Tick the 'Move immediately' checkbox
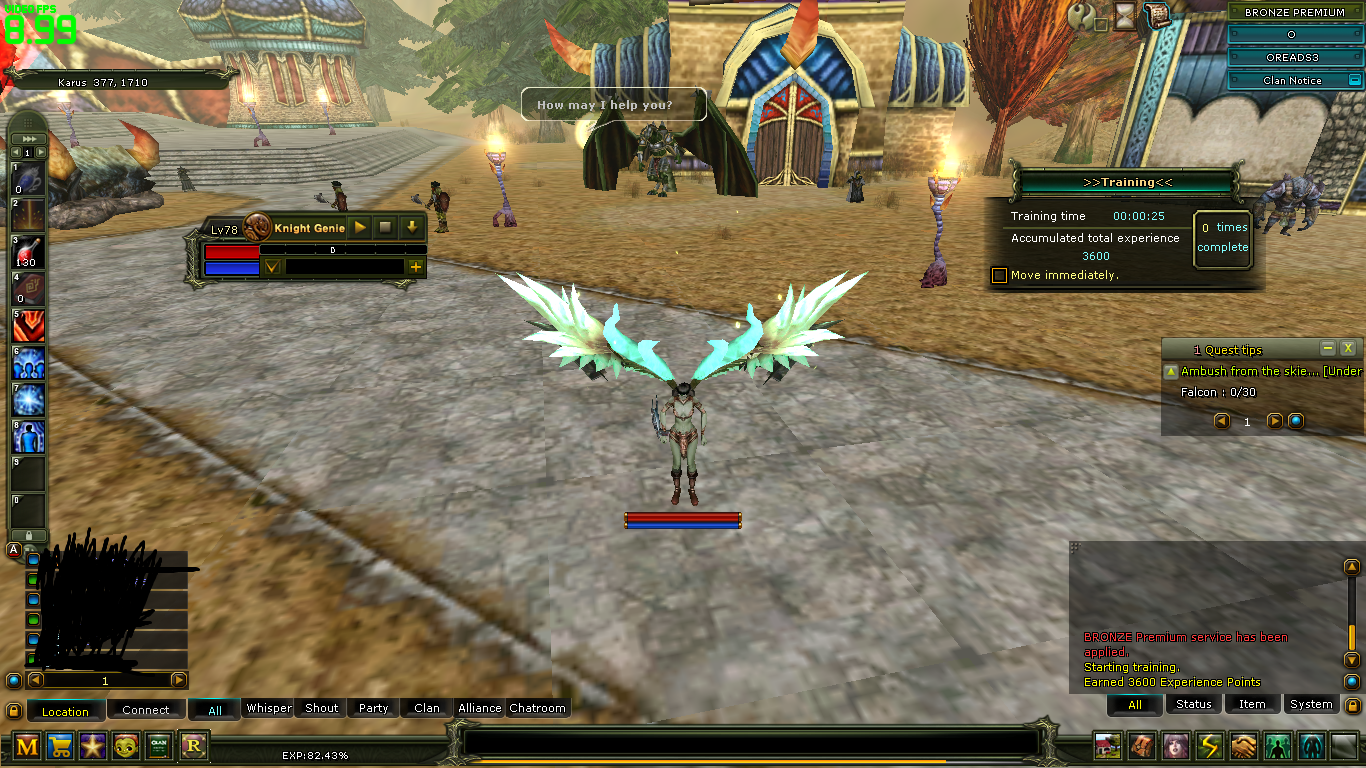Image resolution: width=1366 pixels, height=768 pixels. pos(999,275)
